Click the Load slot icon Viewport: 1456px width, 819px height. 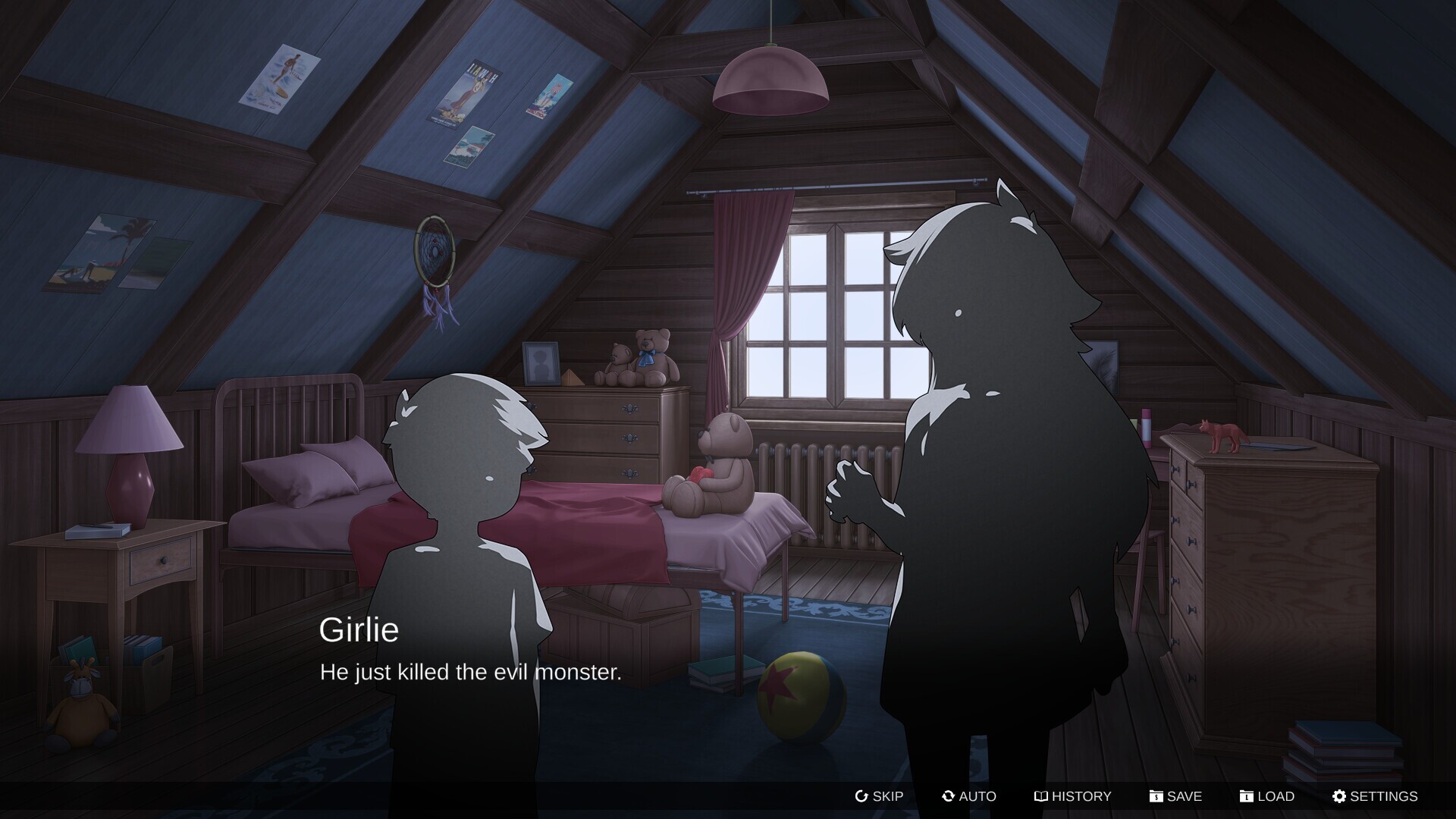click(x=1246, y=796)
